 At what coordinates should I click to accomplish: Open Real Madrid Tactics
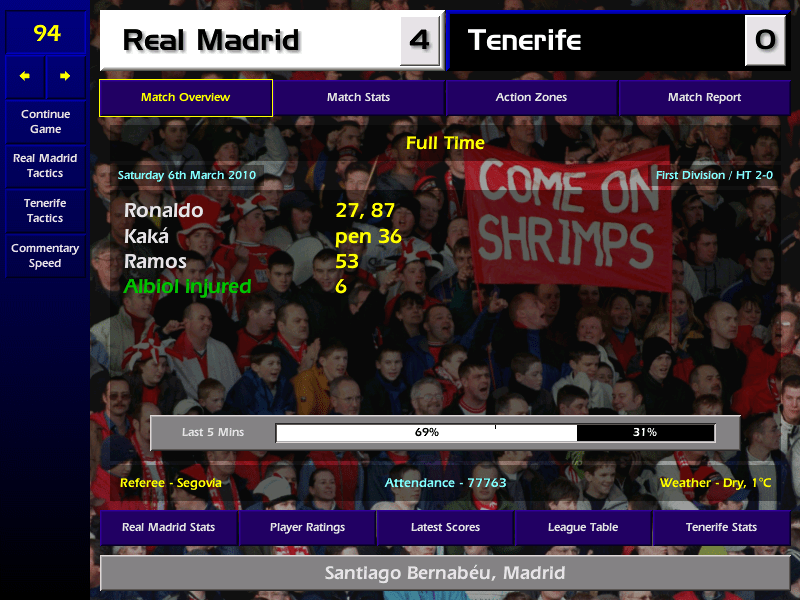45,166
